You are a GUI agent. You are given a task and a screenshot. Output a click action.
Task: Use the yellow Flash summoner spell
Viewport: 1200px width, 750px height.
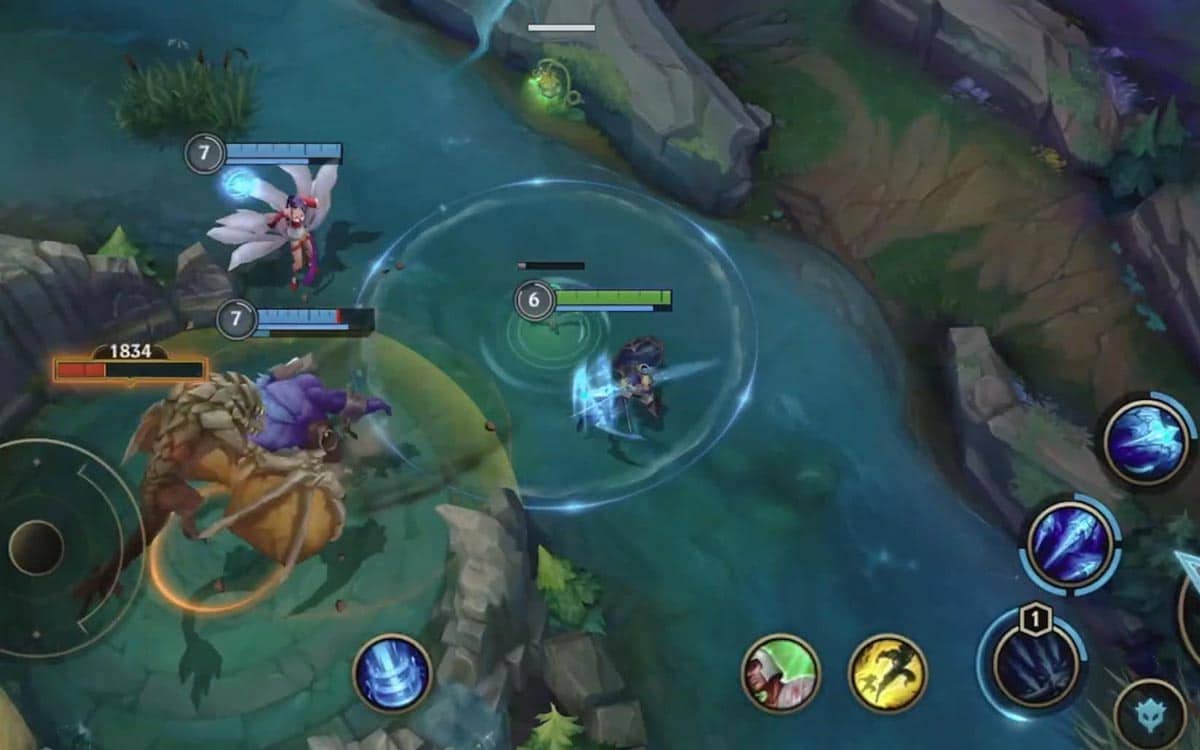888,673
